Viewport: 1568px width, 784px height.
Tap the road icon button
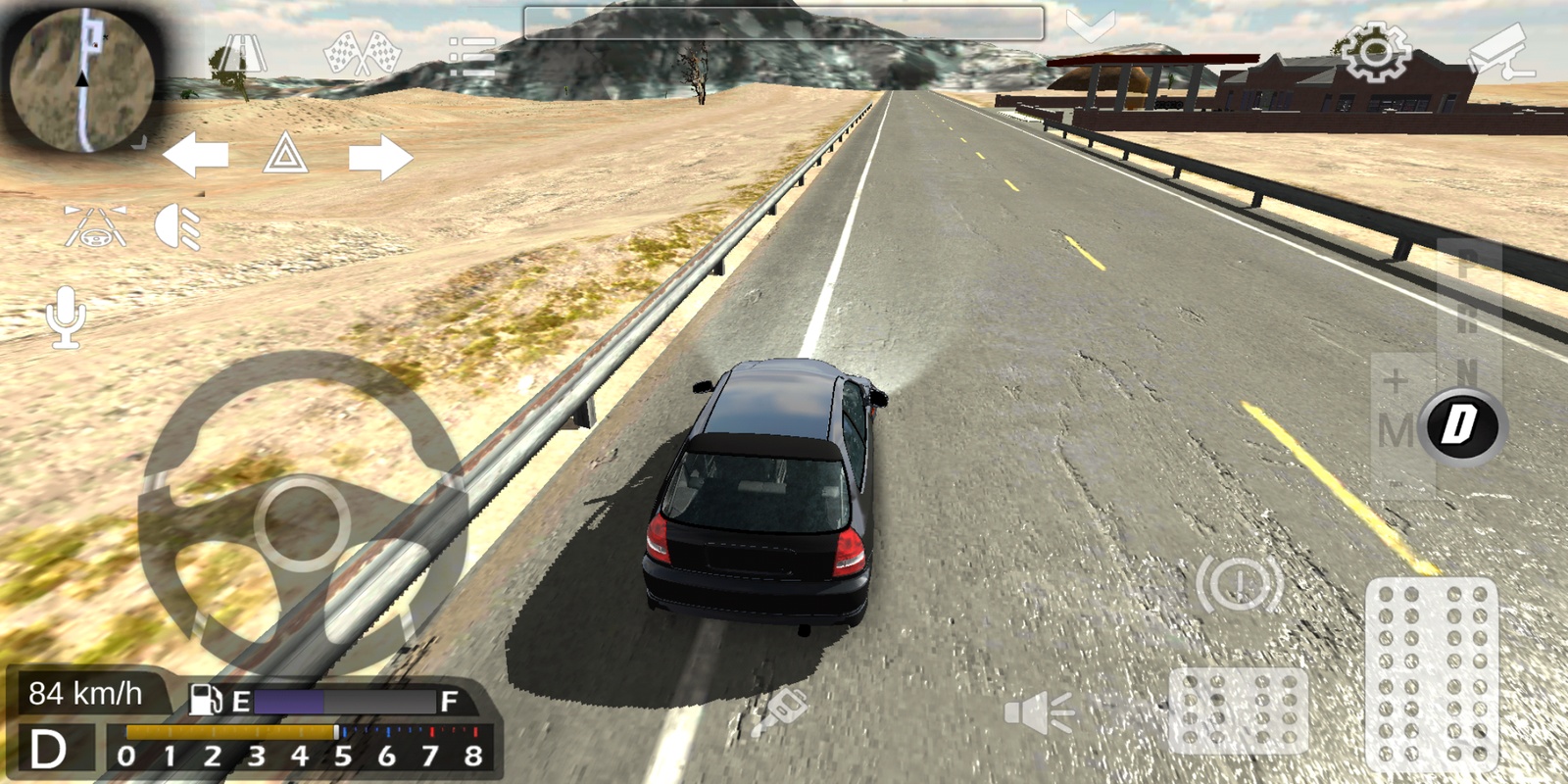pos(237,57)
